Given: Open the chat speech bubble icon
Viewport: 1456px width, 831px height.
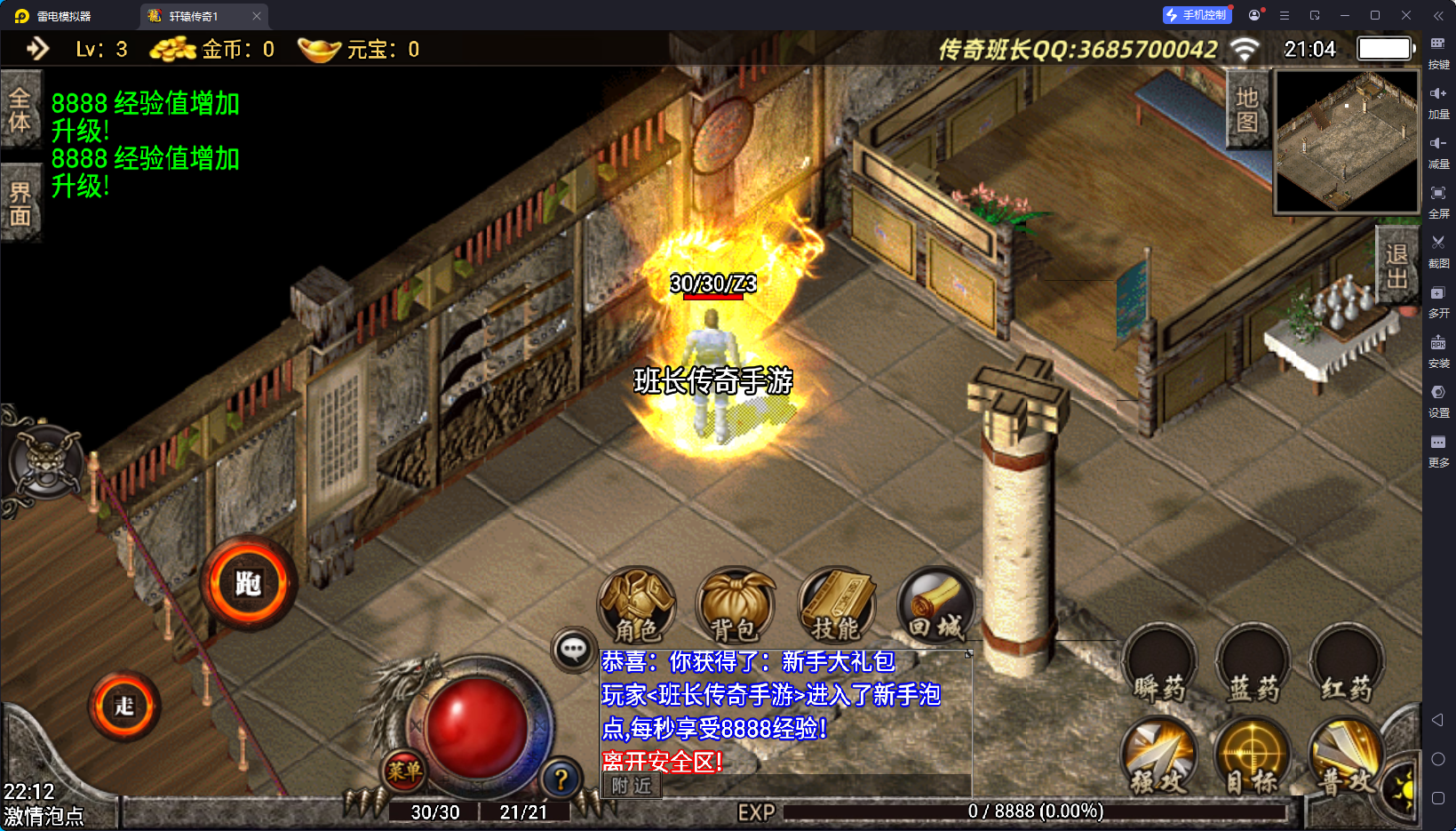Looking at the screenshot, I should click(573, 650).
